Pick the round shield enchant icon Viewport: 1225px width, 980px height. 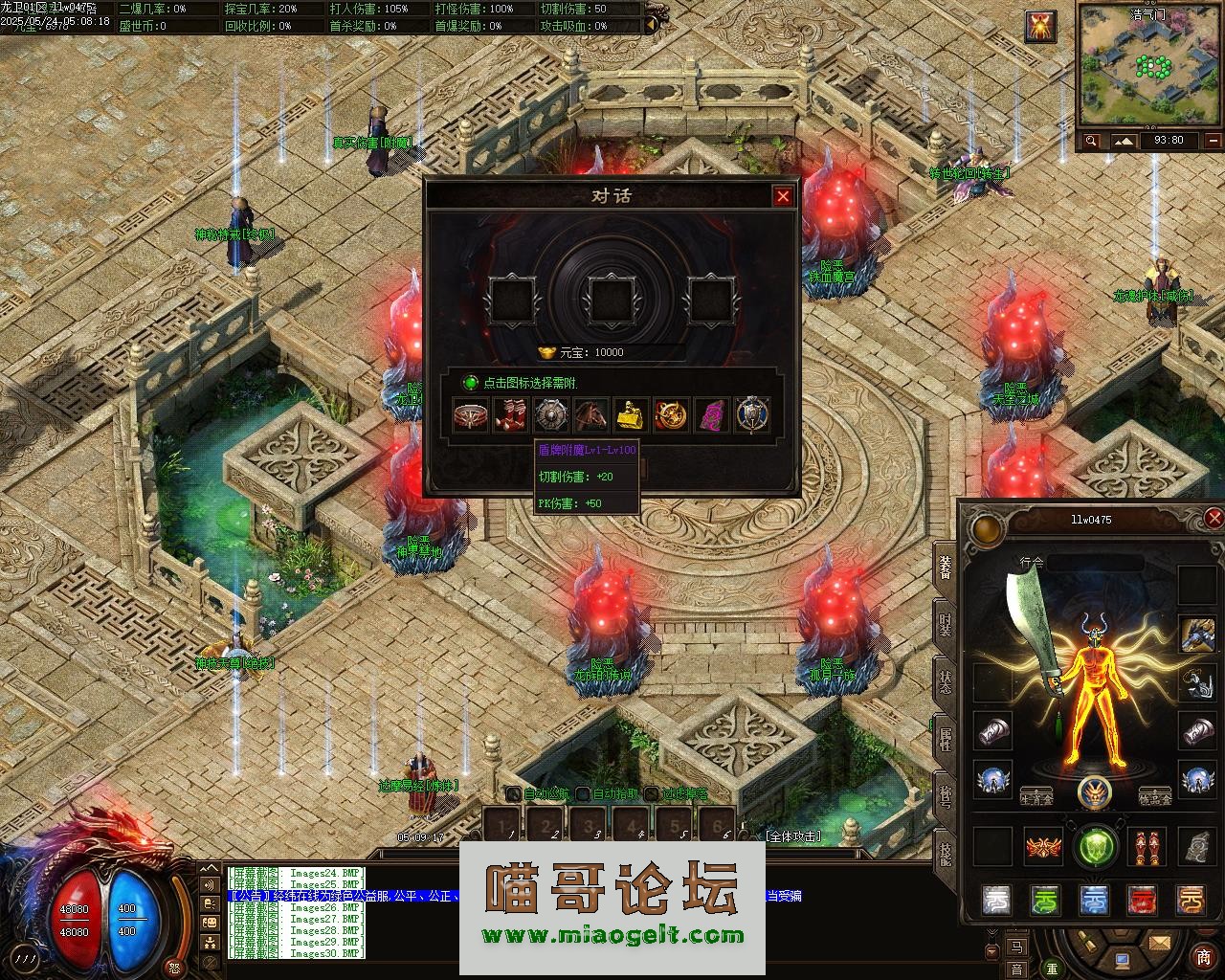[x=551, y=416]
